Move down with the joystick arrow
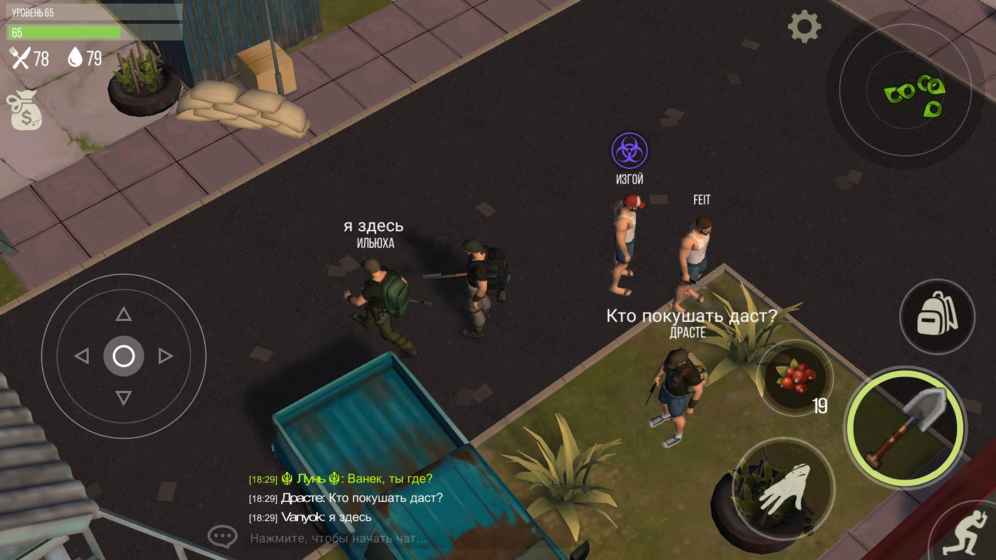996x560 pixels. [x=123, y=398]
